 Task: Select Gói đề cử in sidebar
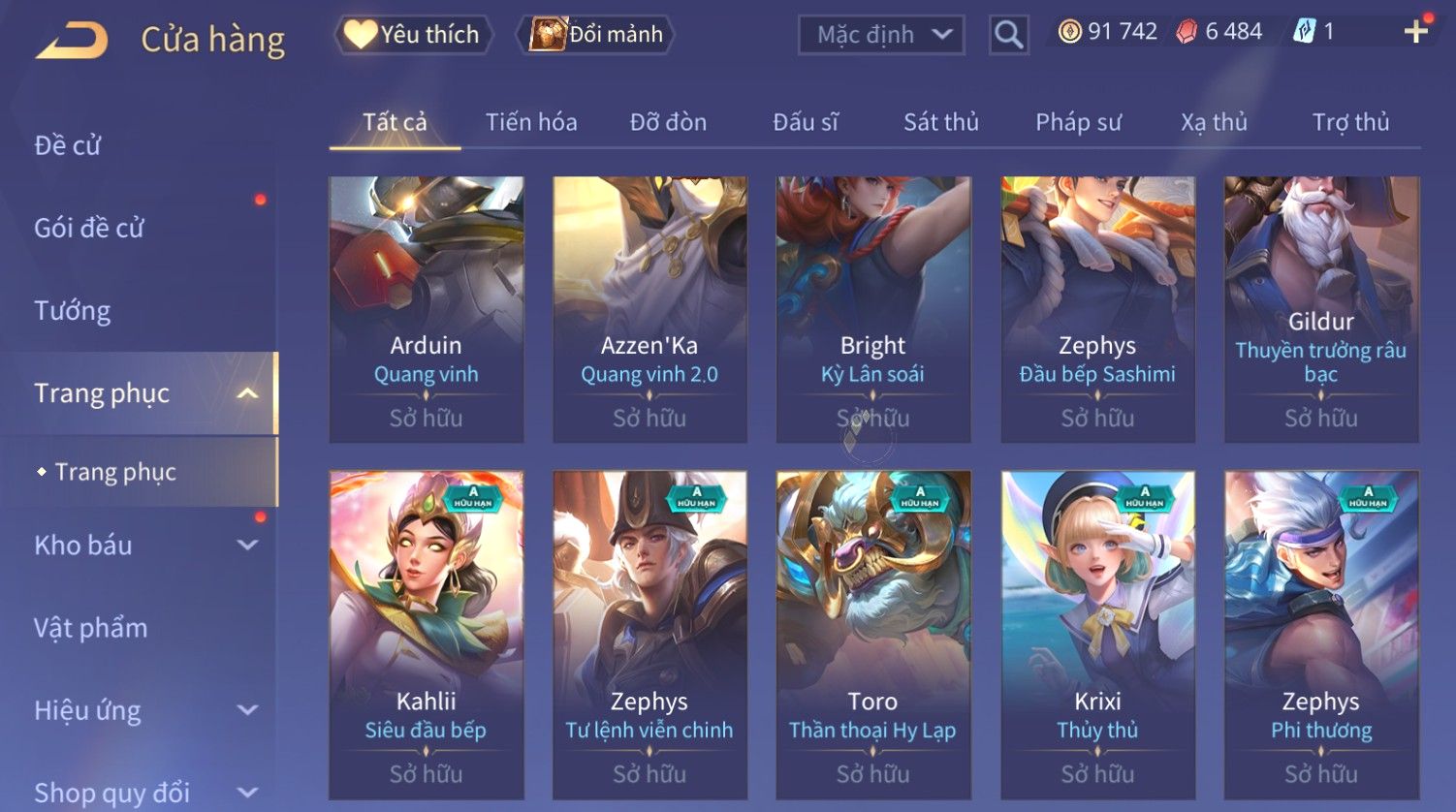click(89, 228)
